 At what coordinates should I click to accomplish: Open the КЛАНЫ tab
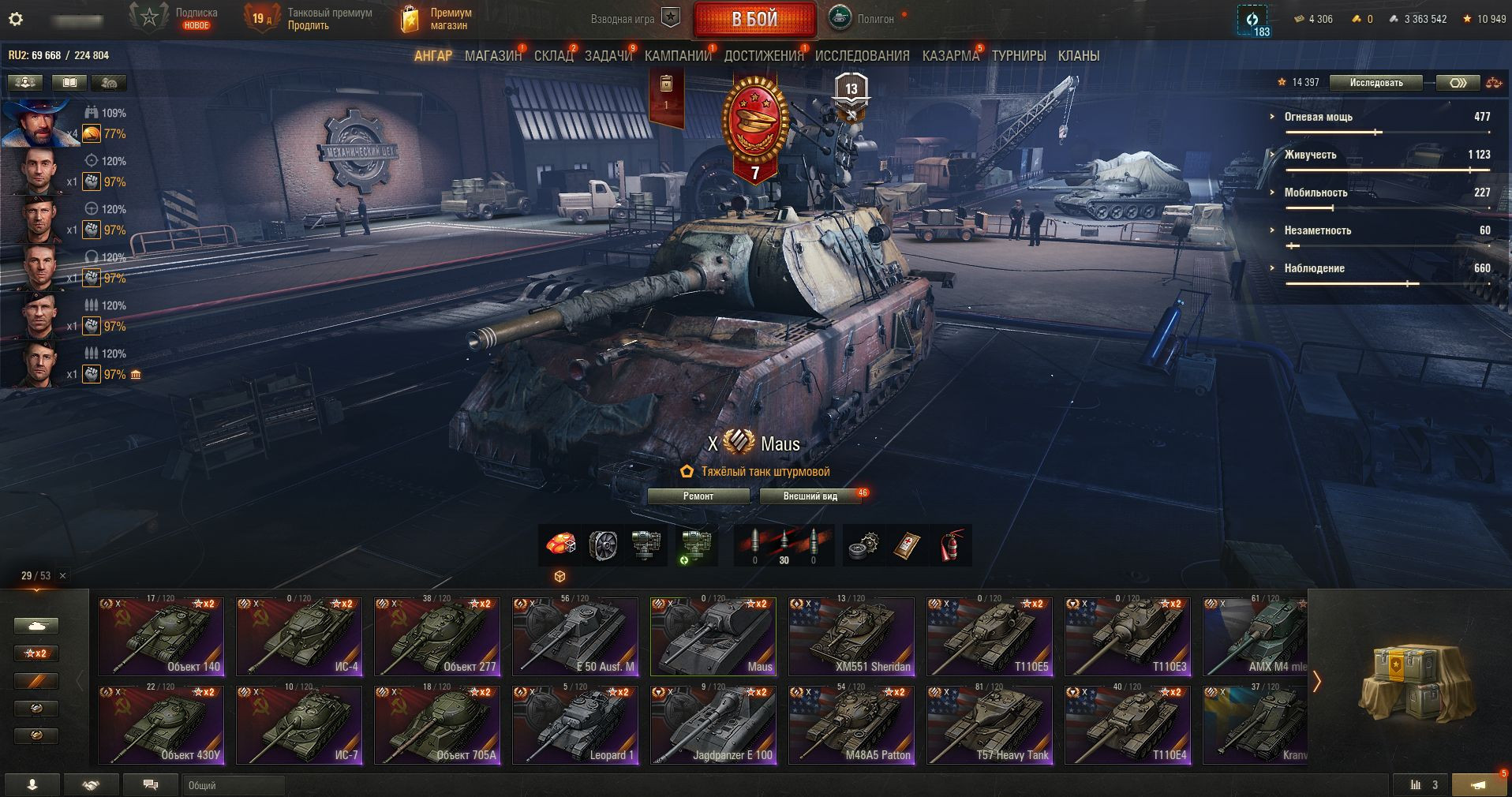point(1078,56)
